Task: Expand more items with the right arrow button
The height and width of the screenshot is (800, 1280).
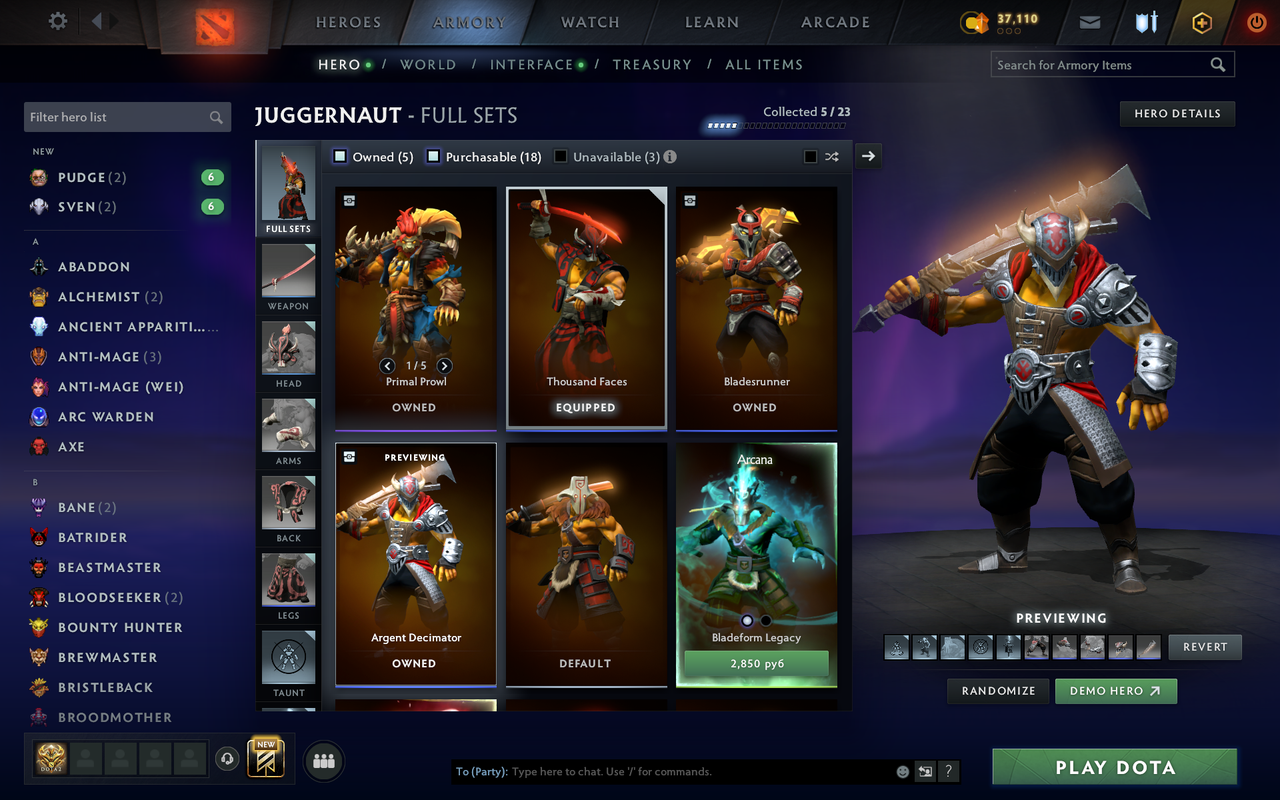Action: pos(867,156)
